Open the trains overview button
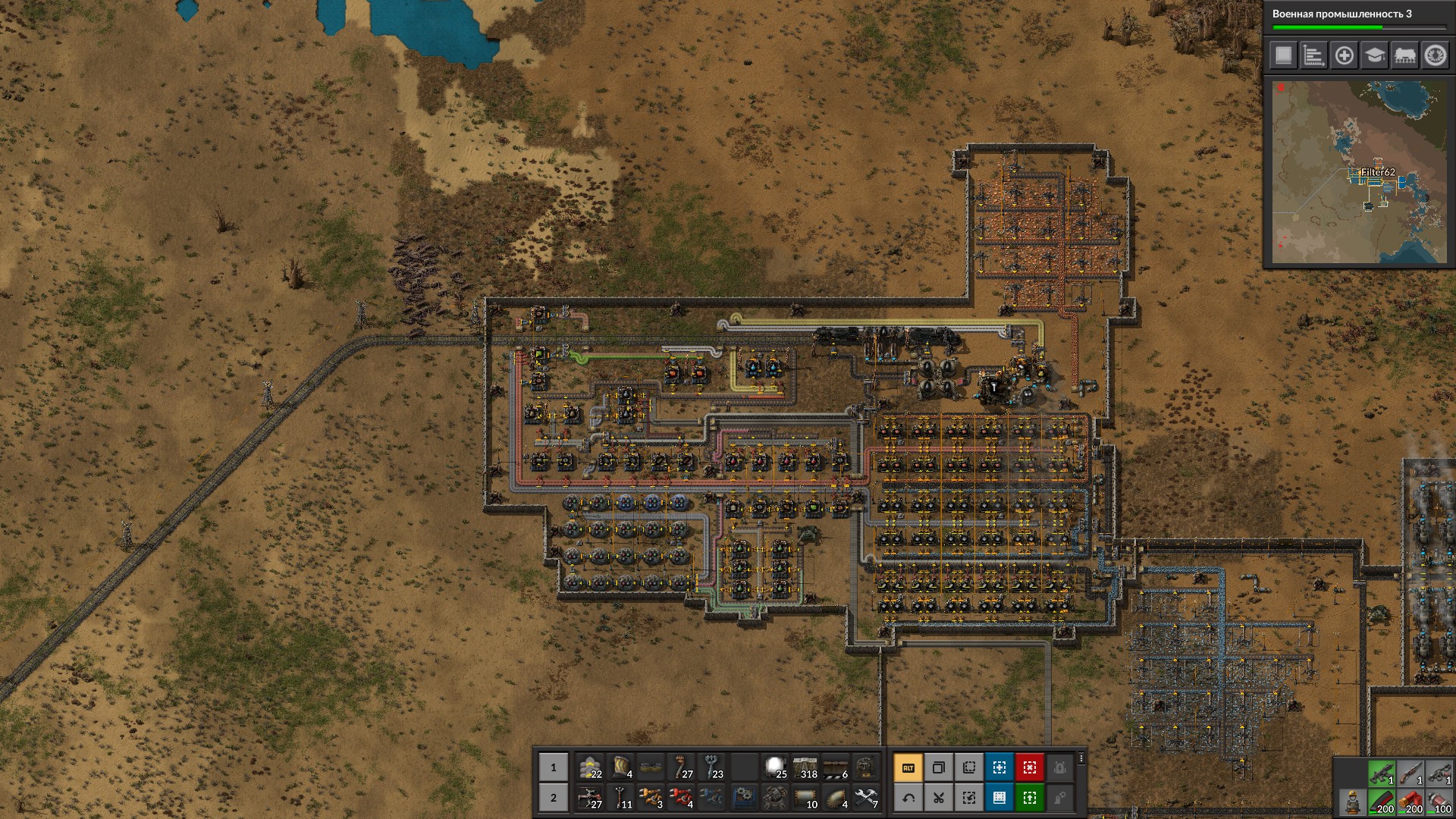 tap(1404, 55)
